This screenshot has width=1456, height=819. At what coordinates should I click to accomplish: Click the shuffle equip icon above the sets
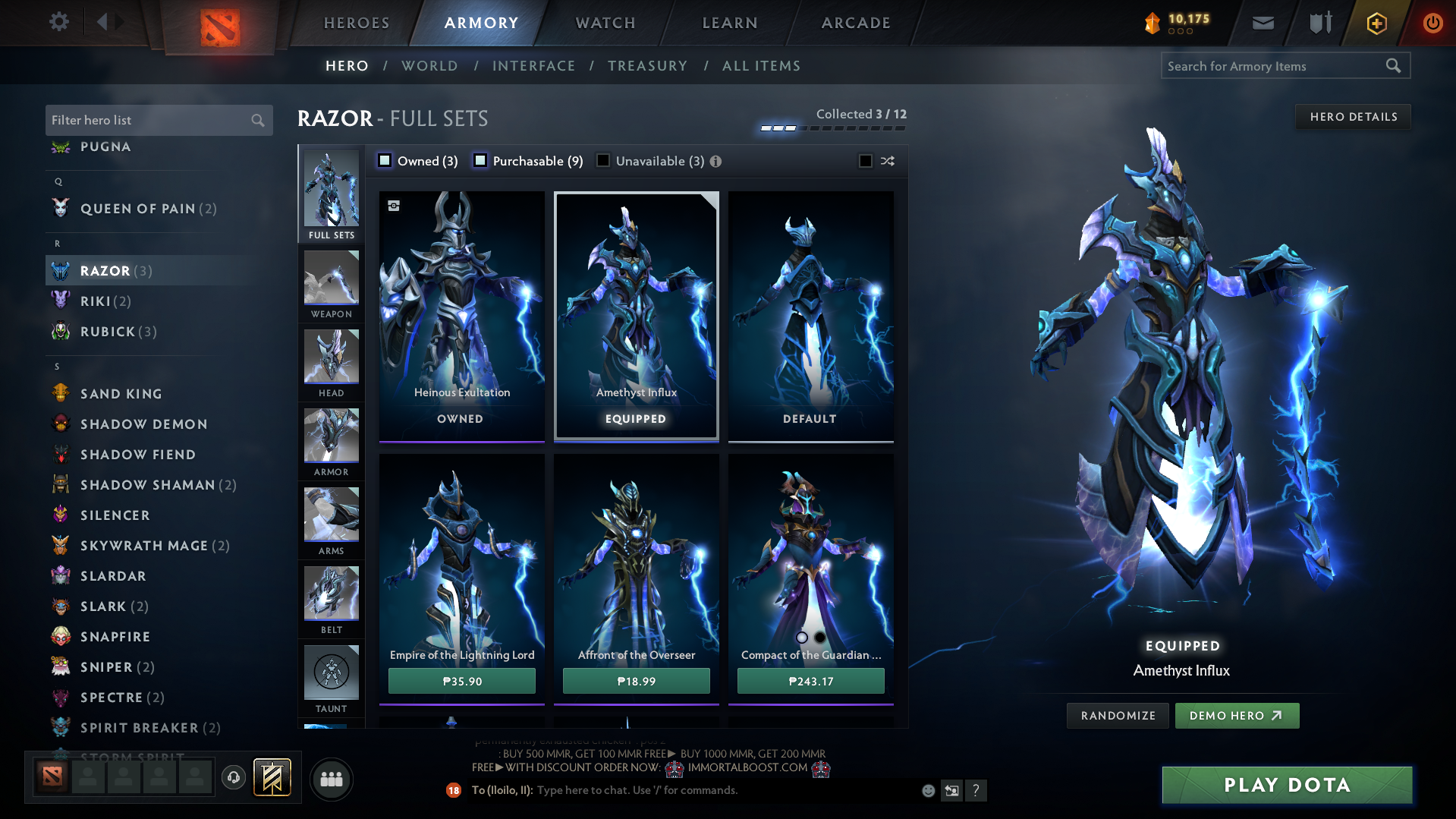[886, 161]
